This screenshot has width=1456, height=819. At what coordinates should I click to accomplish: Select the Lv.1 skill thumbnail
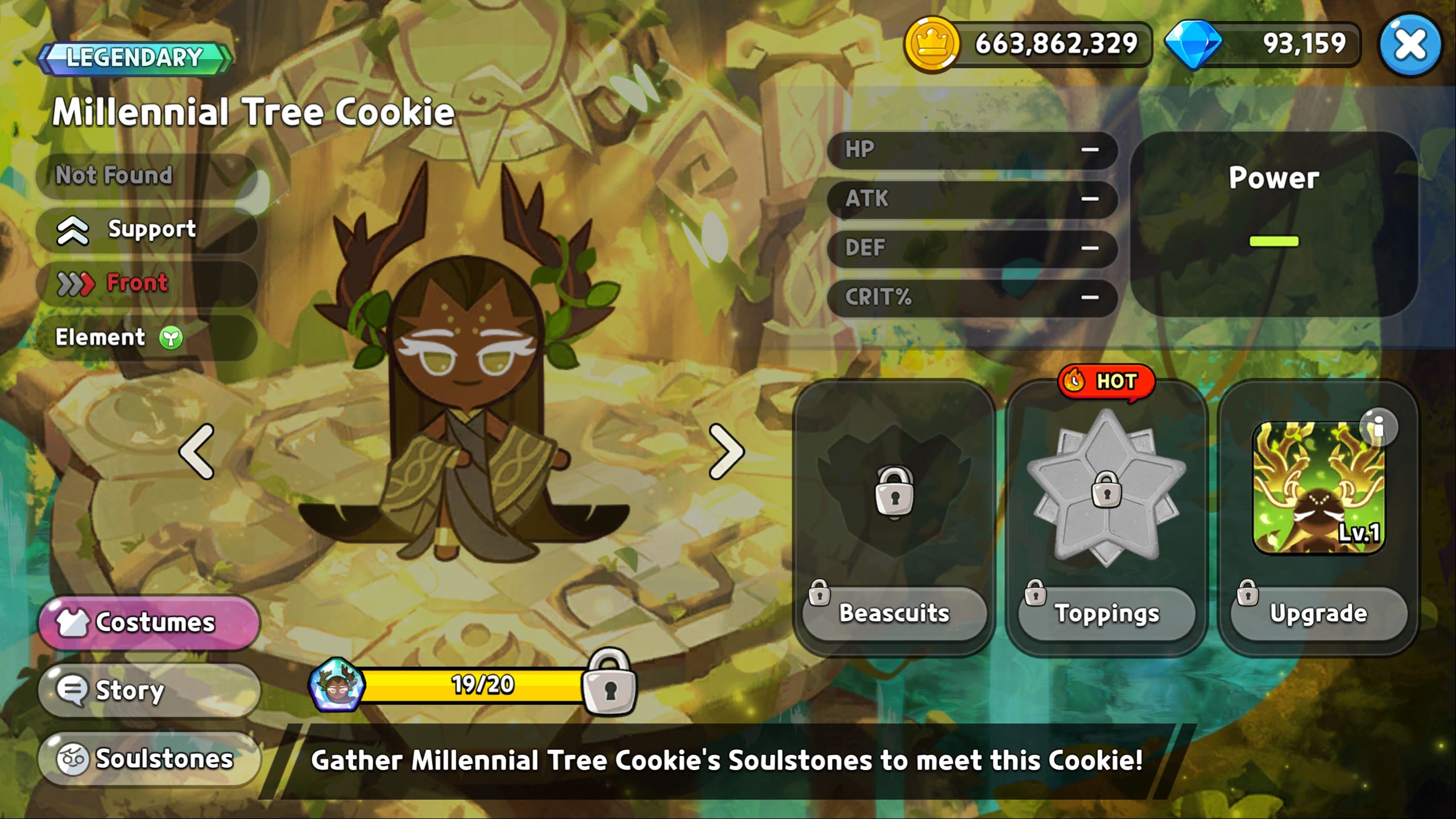click(1317, 489)
